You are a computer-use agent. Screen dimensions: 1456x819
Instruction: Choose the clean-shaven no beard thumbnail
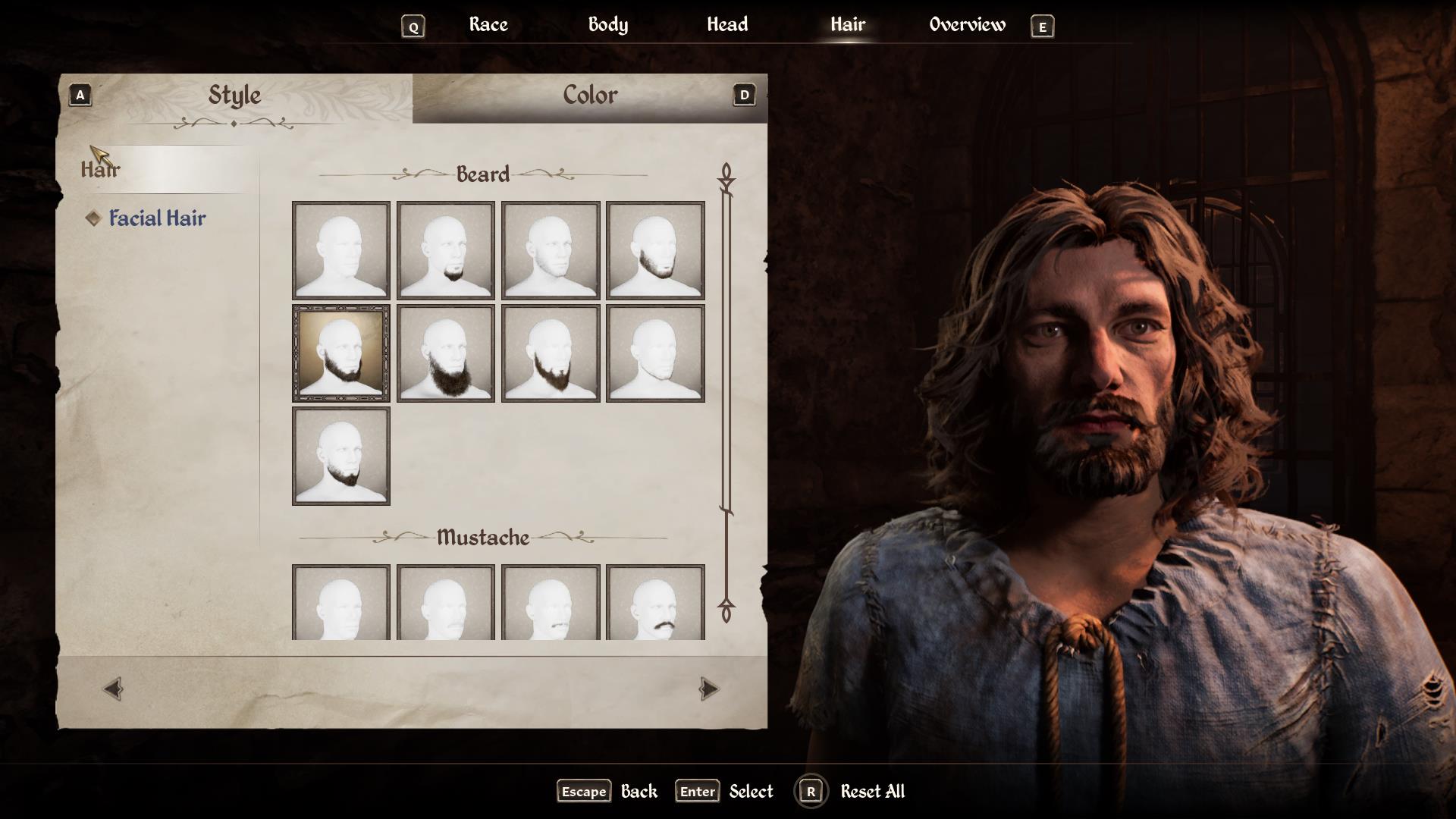click(x=341, y=250)
